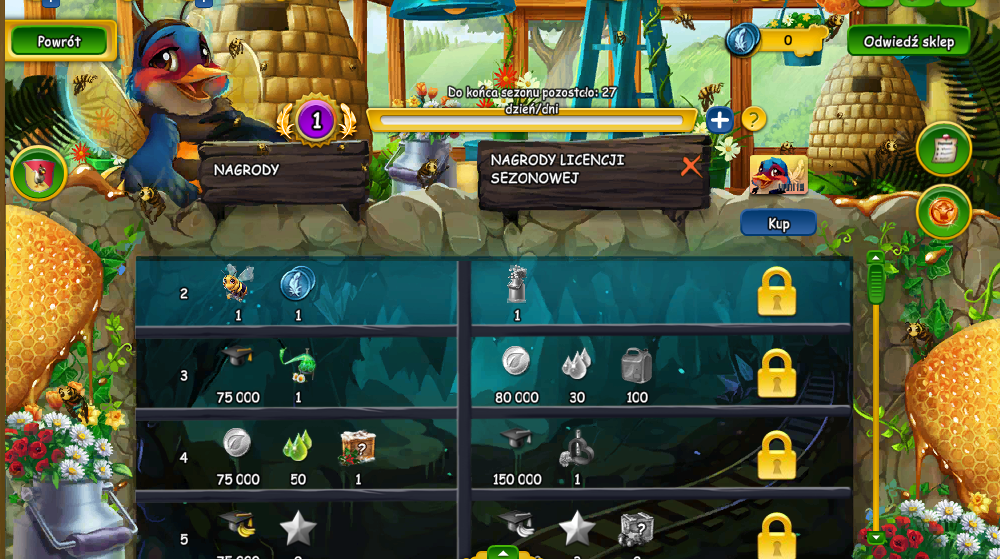Open the shop via Odwiedź sklep
This screenshot has height=559, width=1000.
click(x=908, y=42)
